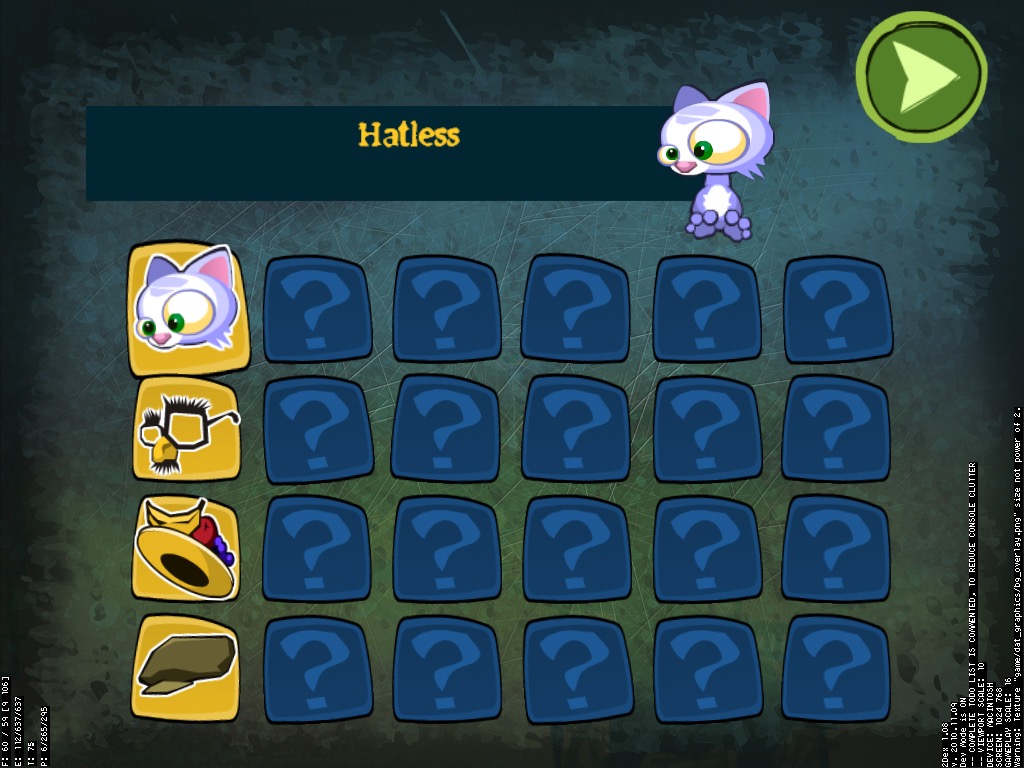The height and width of the screenshot is (768, 1024).
Task: Click the green play arrow button
Action: pyautogui.click(x=921, y=76)
